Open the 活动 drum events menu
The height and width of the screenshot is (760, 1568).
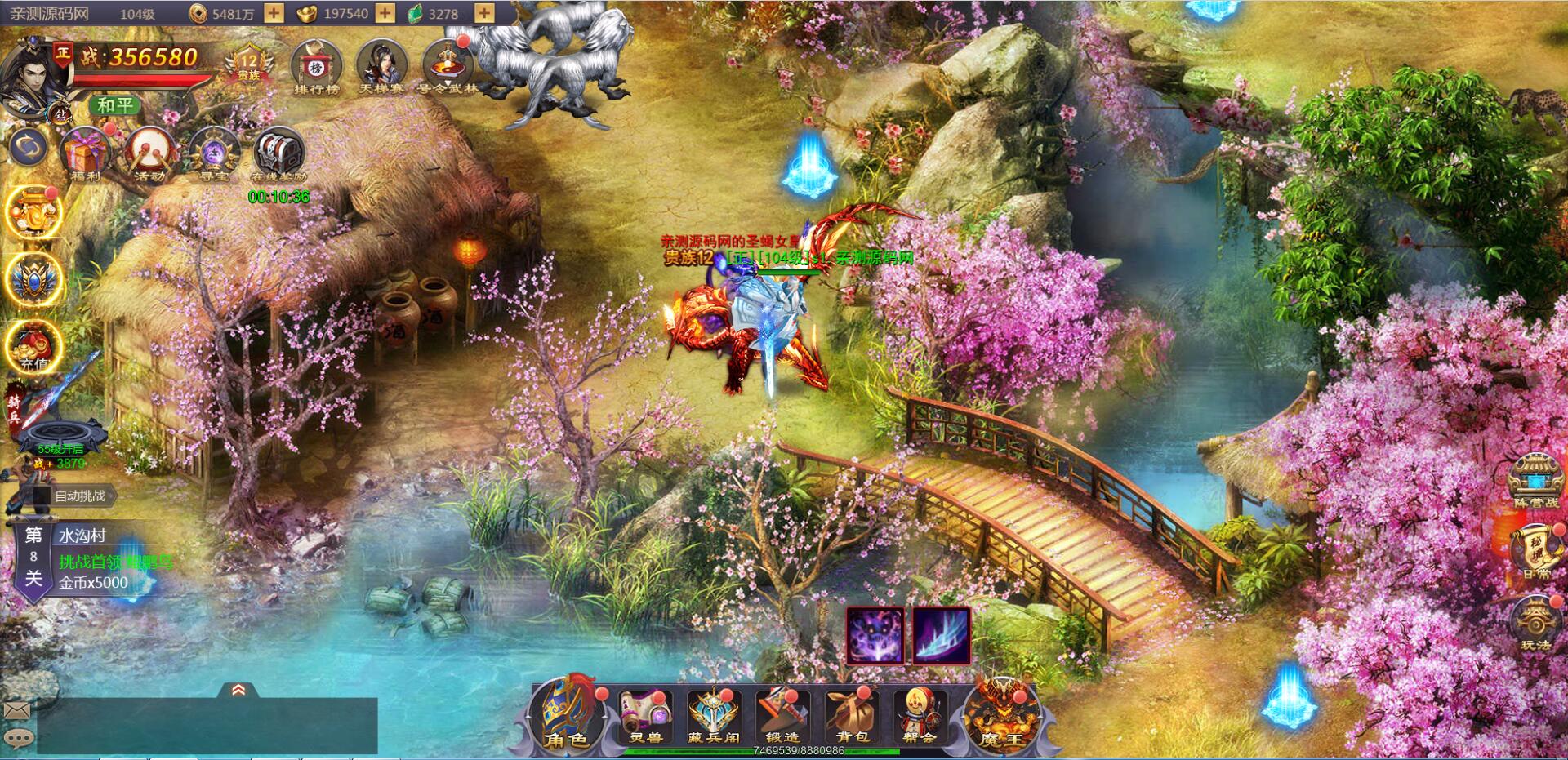149,153
